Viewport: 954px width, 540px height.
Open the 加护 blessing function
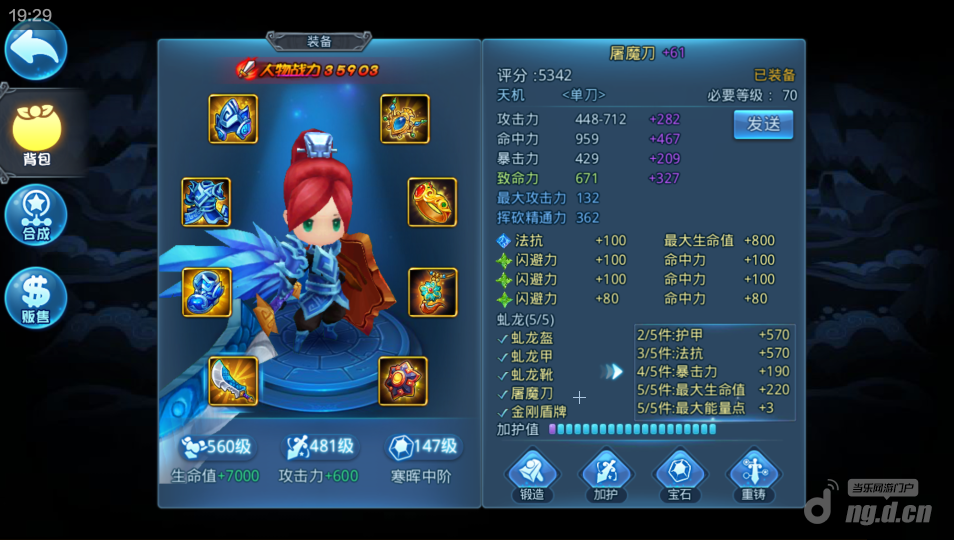(606, 473)
